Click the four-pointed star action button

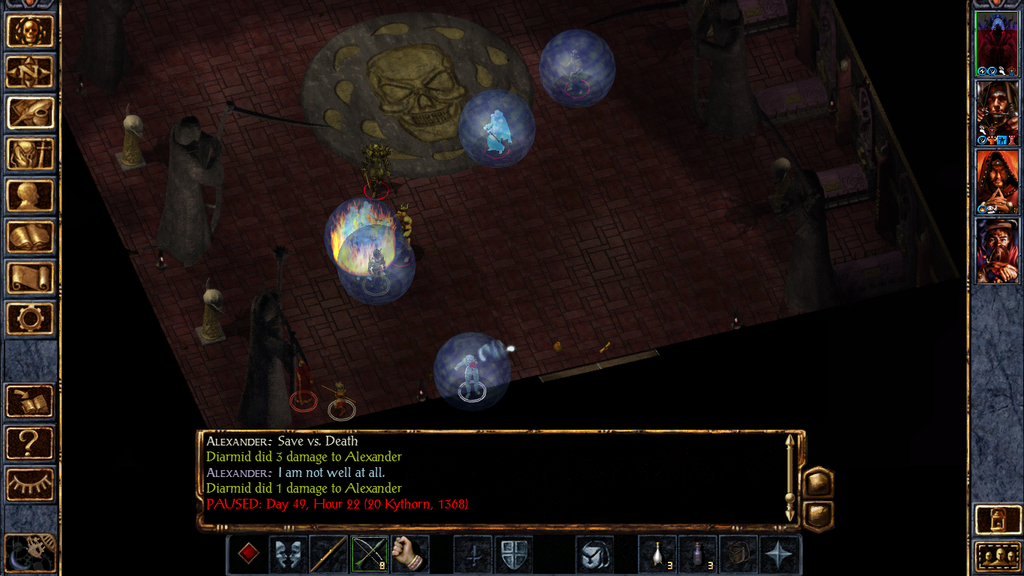[779, 554]
